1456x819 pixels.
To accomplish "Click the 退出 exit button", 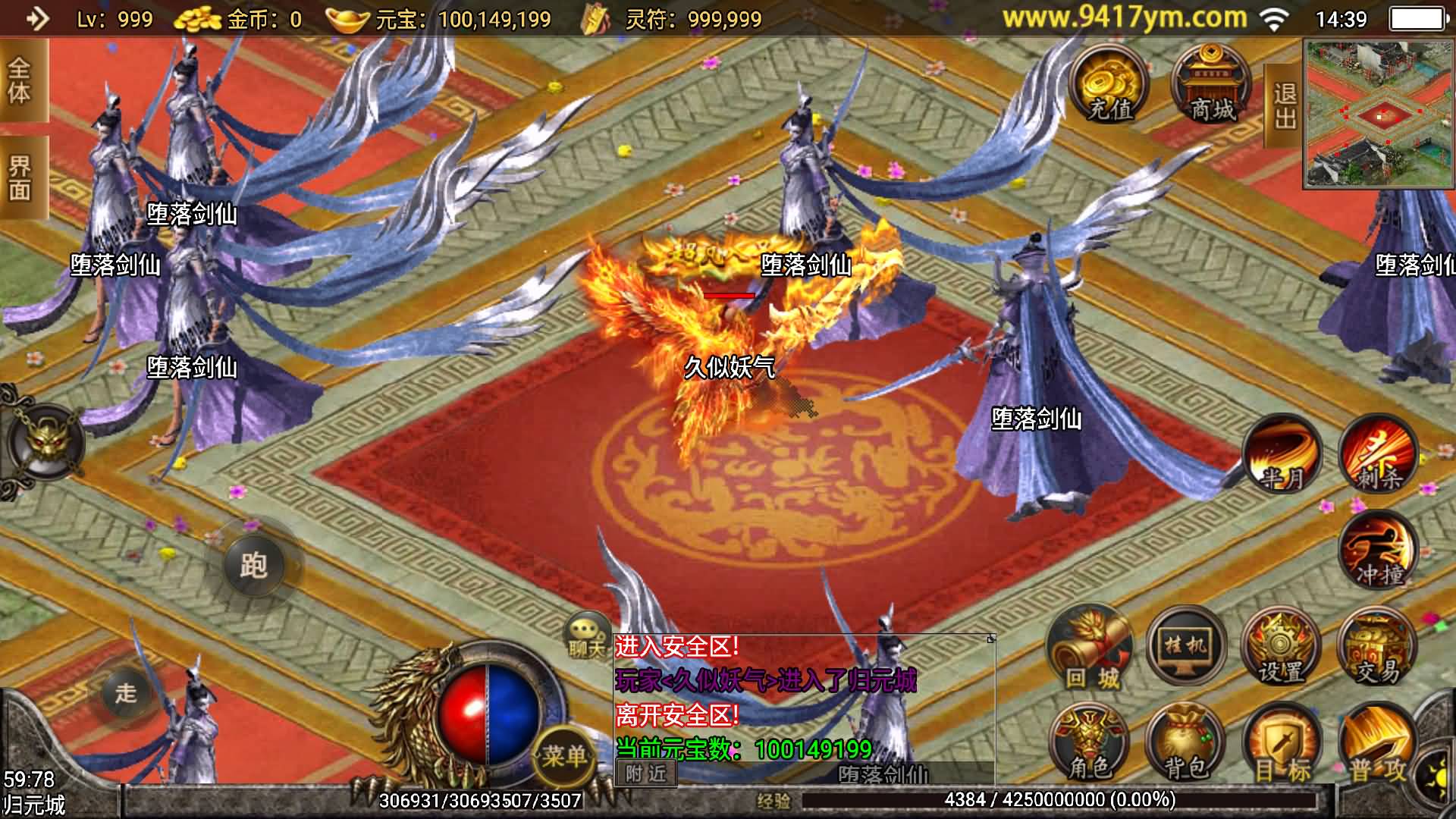I will 1284,105.
